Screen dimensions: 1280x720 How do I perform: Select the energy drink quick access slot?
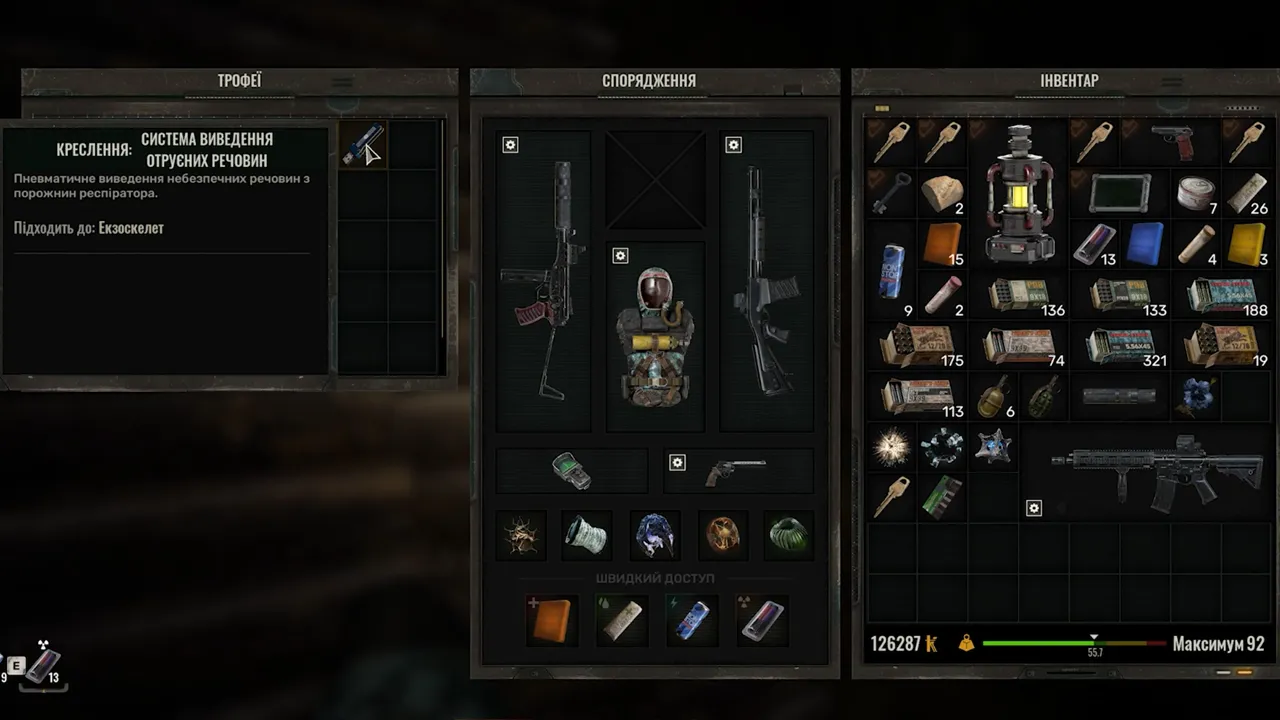(692, 620)
